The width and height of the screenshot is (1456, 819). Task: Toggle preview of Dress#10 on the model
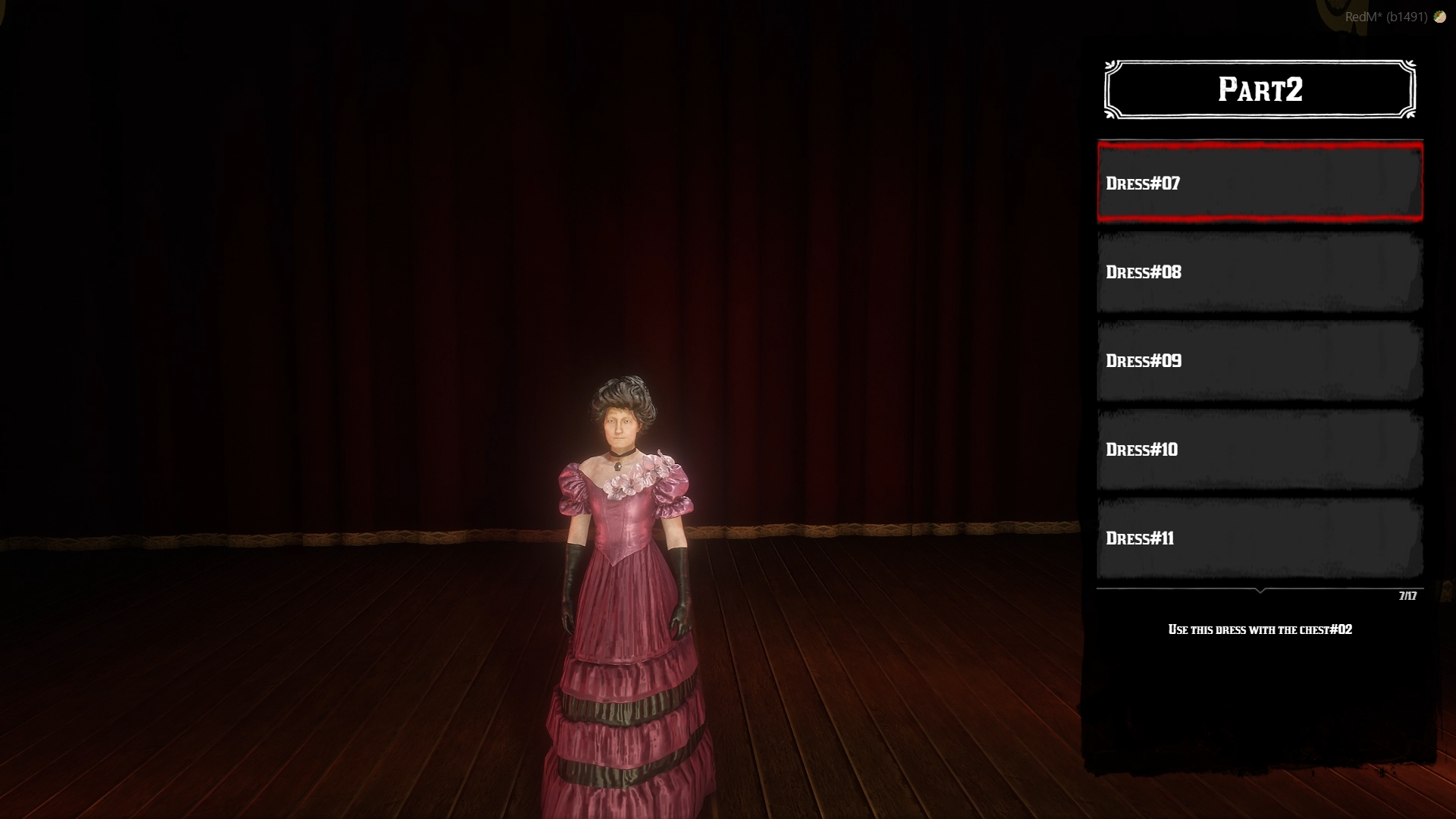click(x=1259, y=449)
